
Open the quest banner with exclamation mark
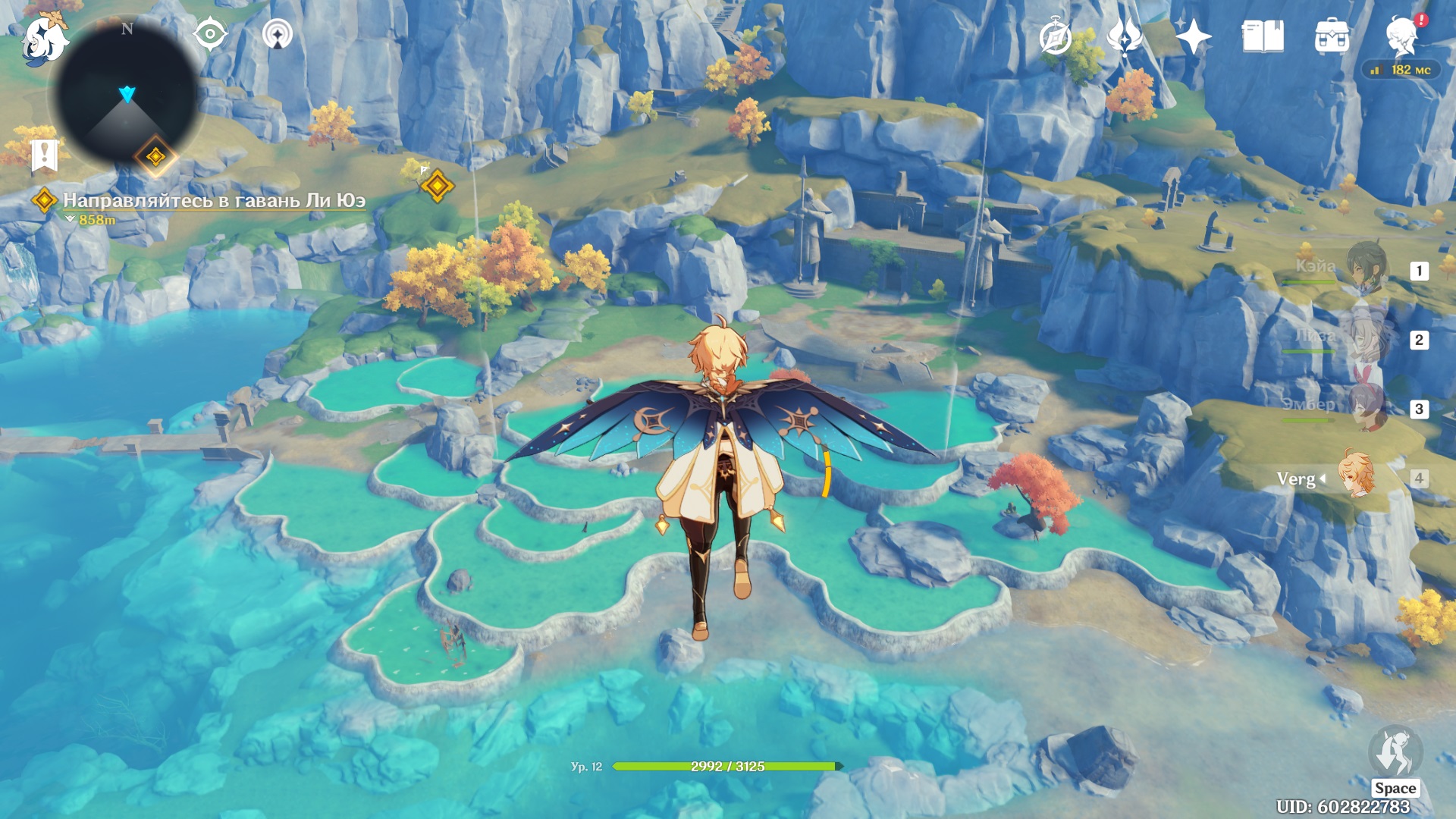point(44,155)
